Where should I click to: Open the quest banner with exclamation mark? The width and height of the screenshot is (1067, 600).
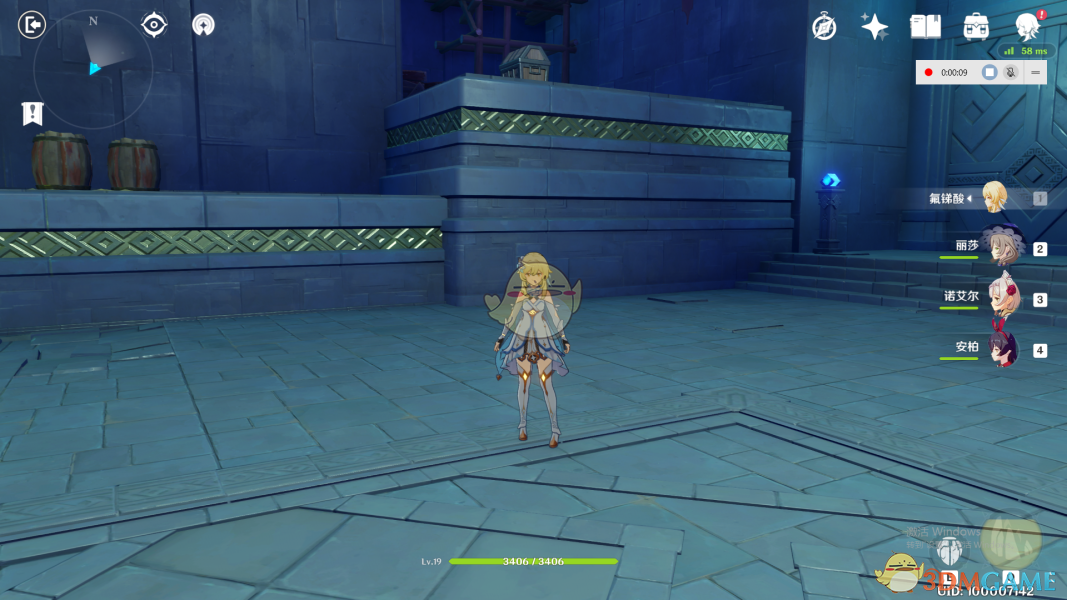pos(33,113)
